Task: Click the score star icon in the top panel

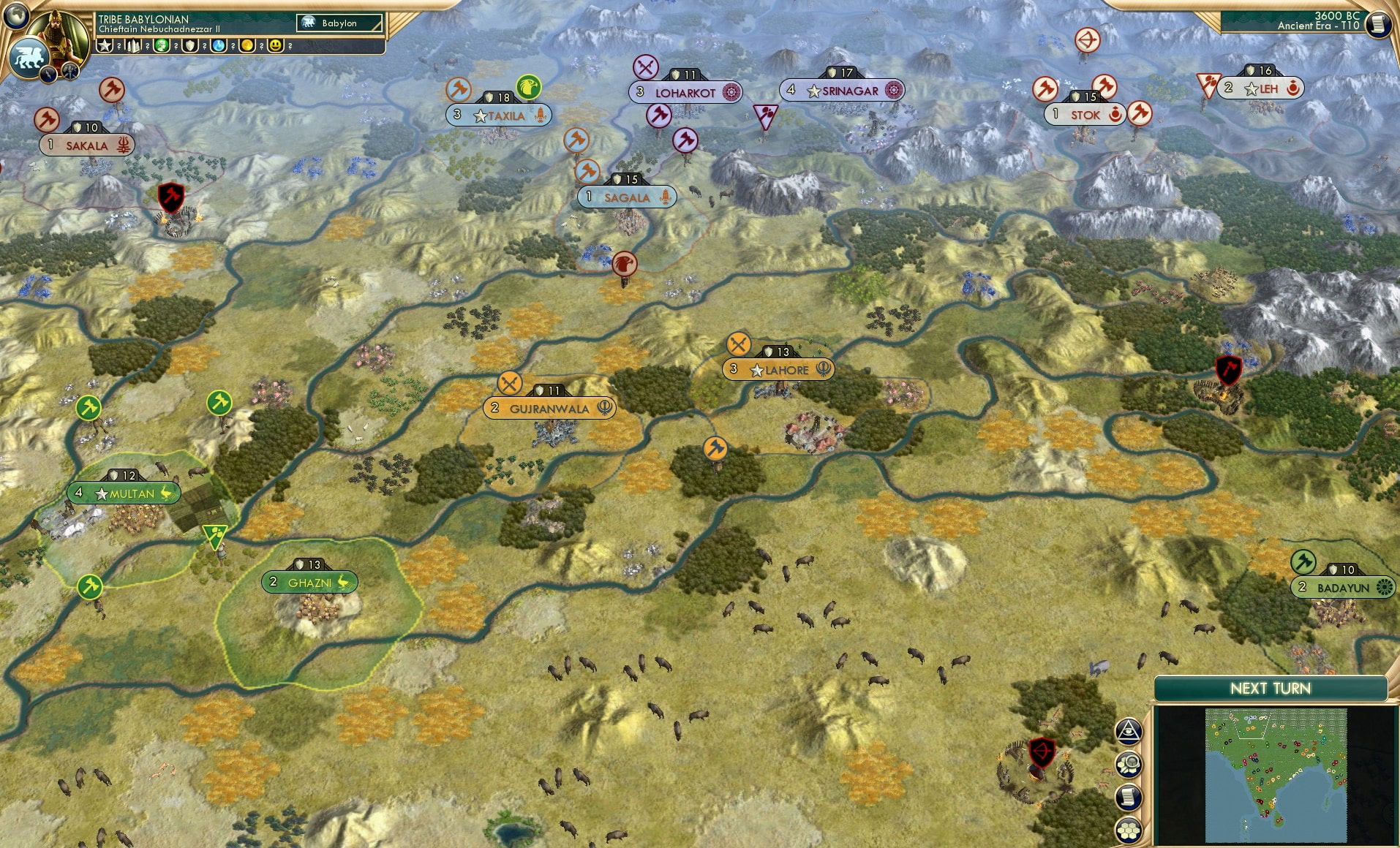Action: tap(105, 47)
